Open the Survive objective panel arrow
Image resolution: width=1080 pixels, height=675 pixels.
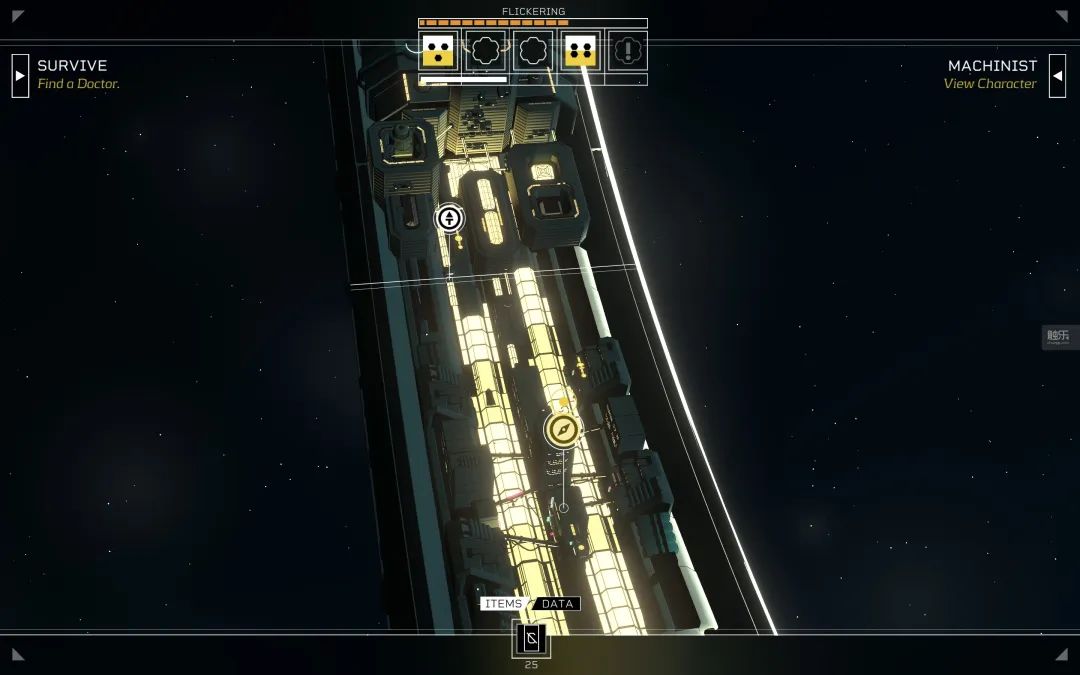tap(20, 75)
